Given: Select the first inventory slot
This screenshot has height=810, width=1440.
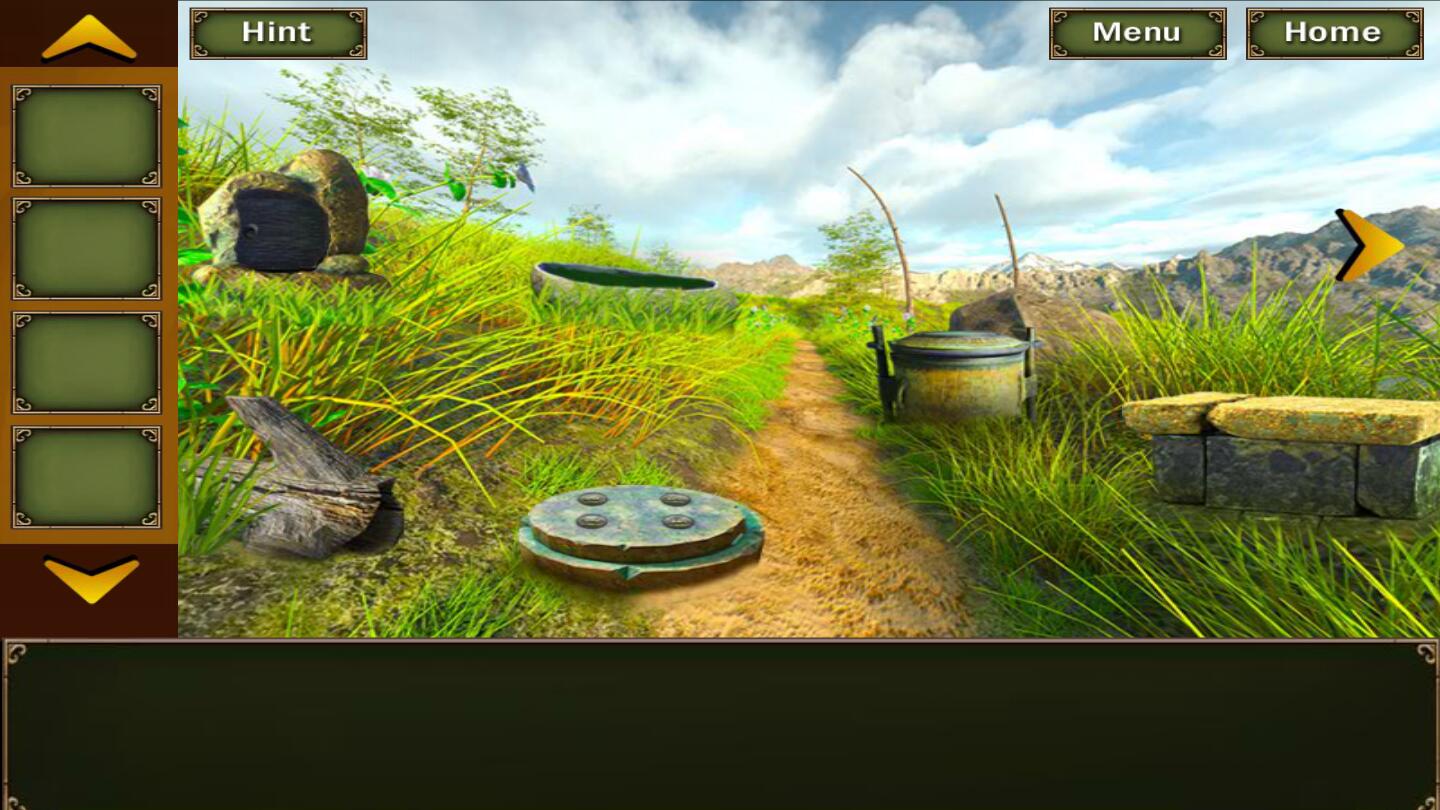Looking at the screenshot, I should click(85, 135).
